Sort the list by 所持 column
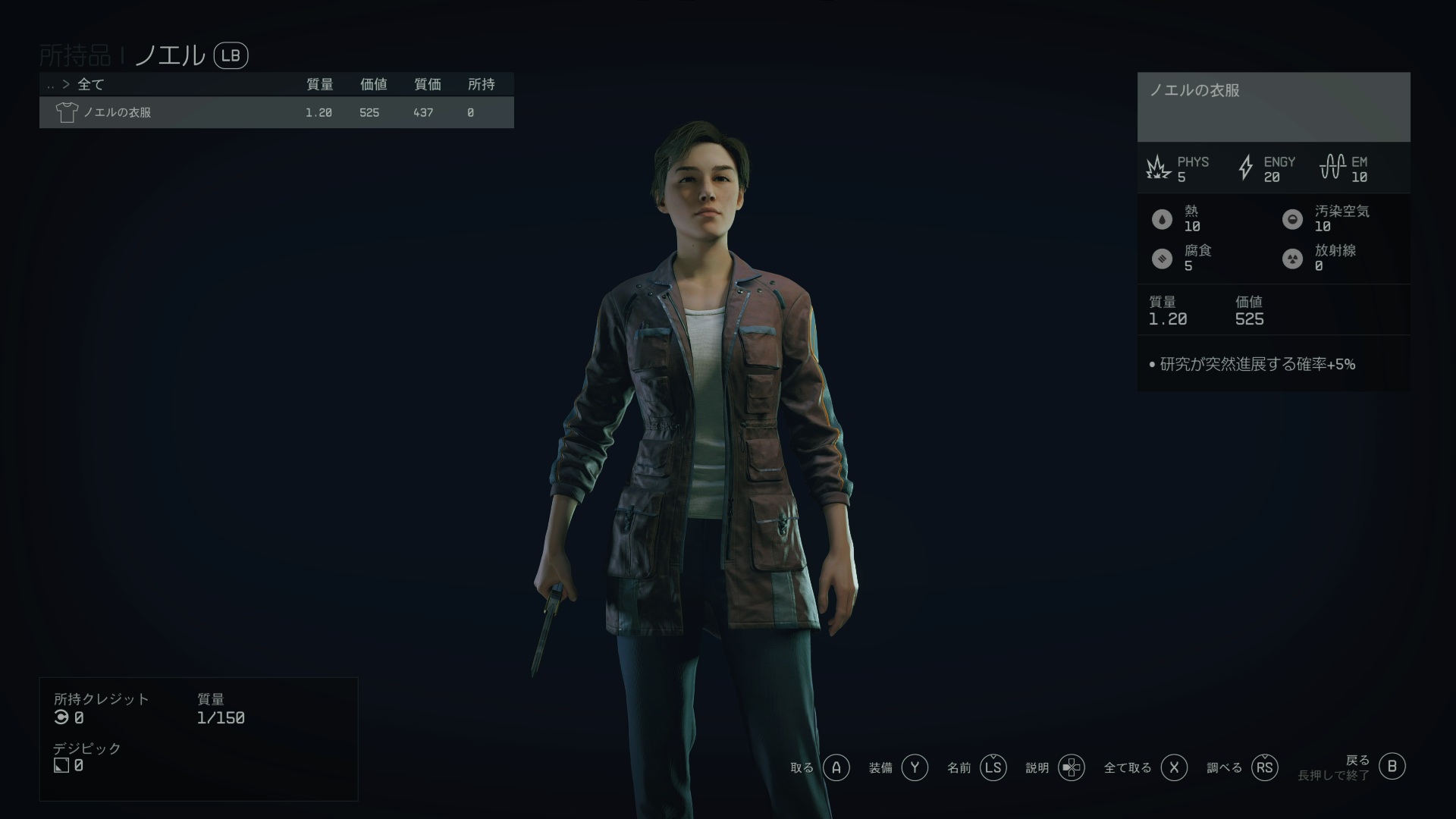This screenshot has width=1456, height=819. 481,84
